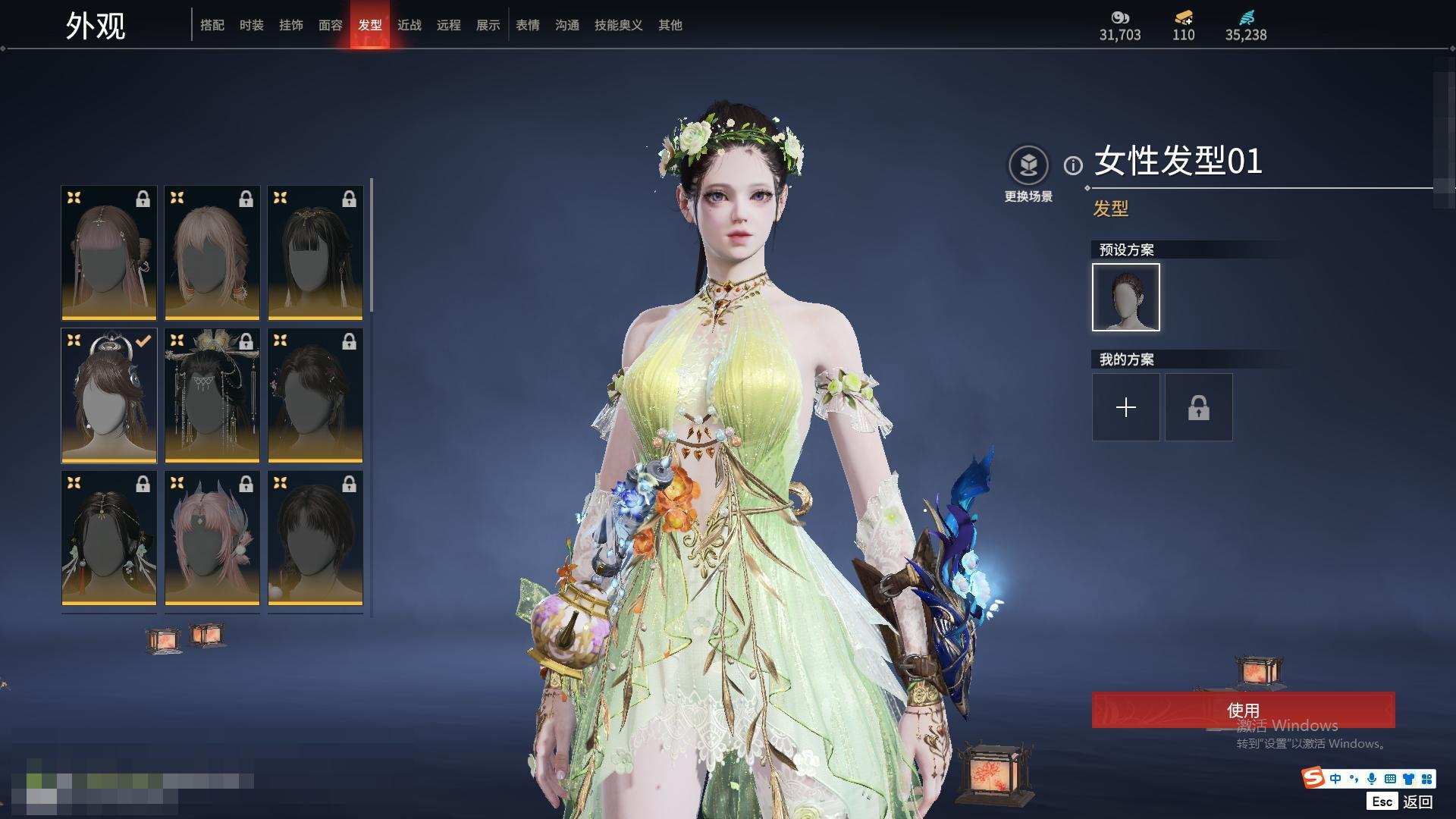The height and width of the screenshot is (819, 1456).
Task: Pick the ornate gold headdress hairstyle
Action: (212, 395)
